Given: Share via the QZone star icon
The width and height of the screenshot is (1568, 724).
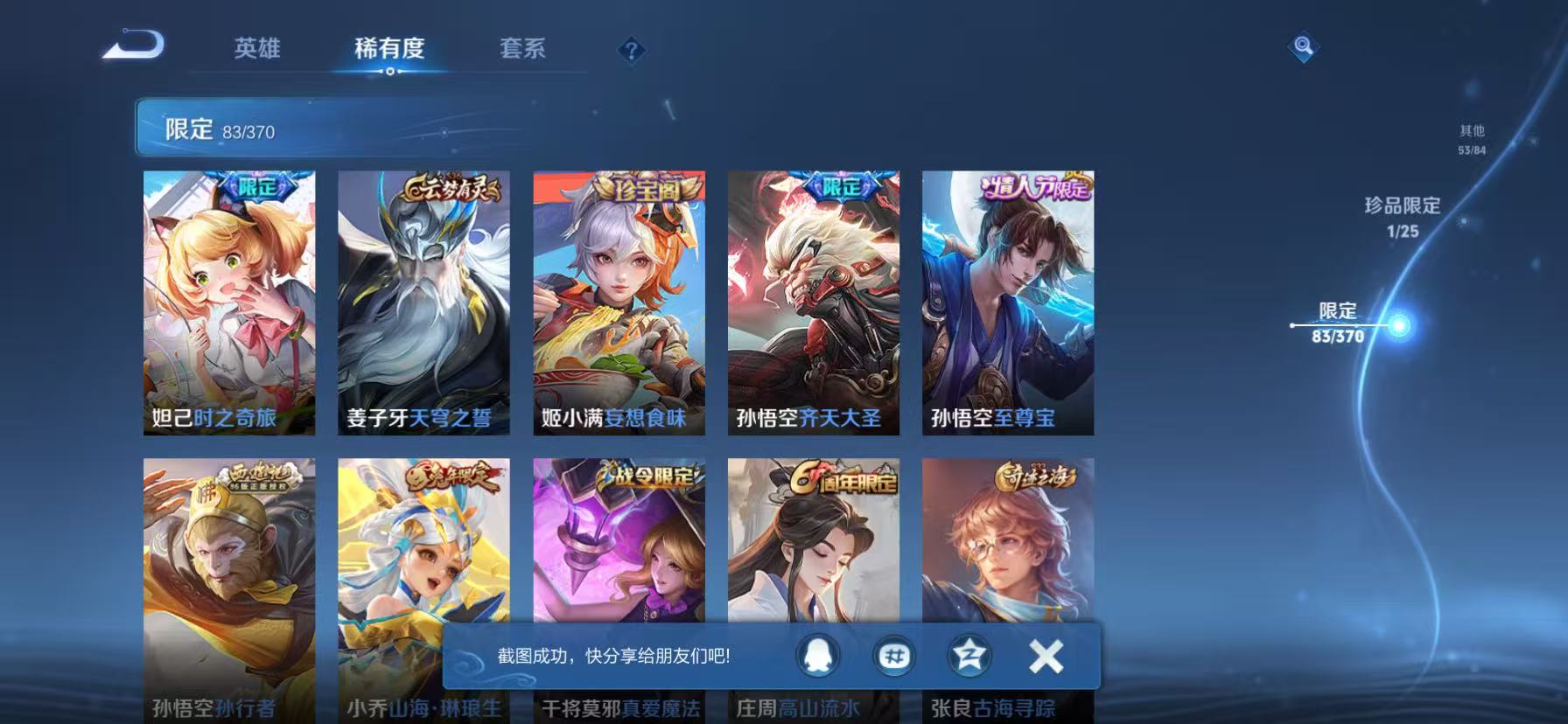Looking at the screenshot, I should [969, 657].
